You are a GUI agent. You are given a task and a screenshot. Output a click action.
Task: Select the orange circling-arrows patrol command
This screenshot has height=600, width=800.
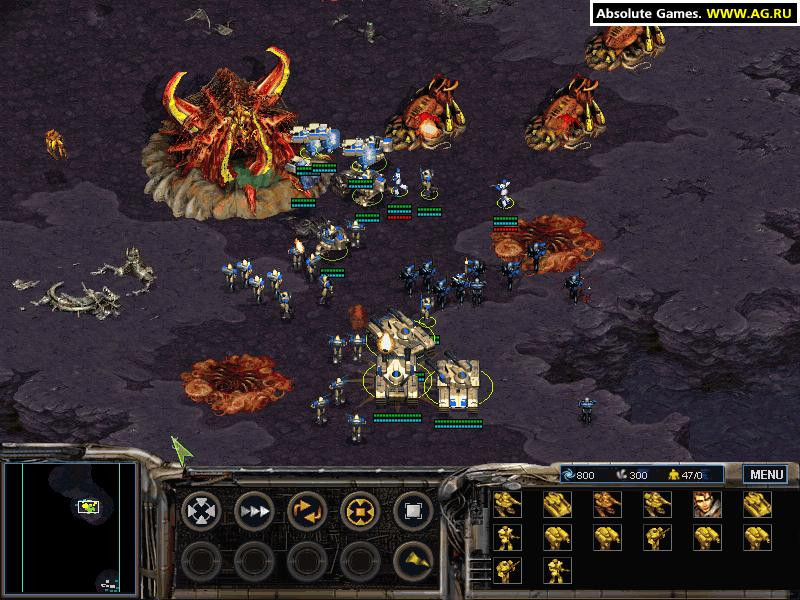click(x=307, y=510)
